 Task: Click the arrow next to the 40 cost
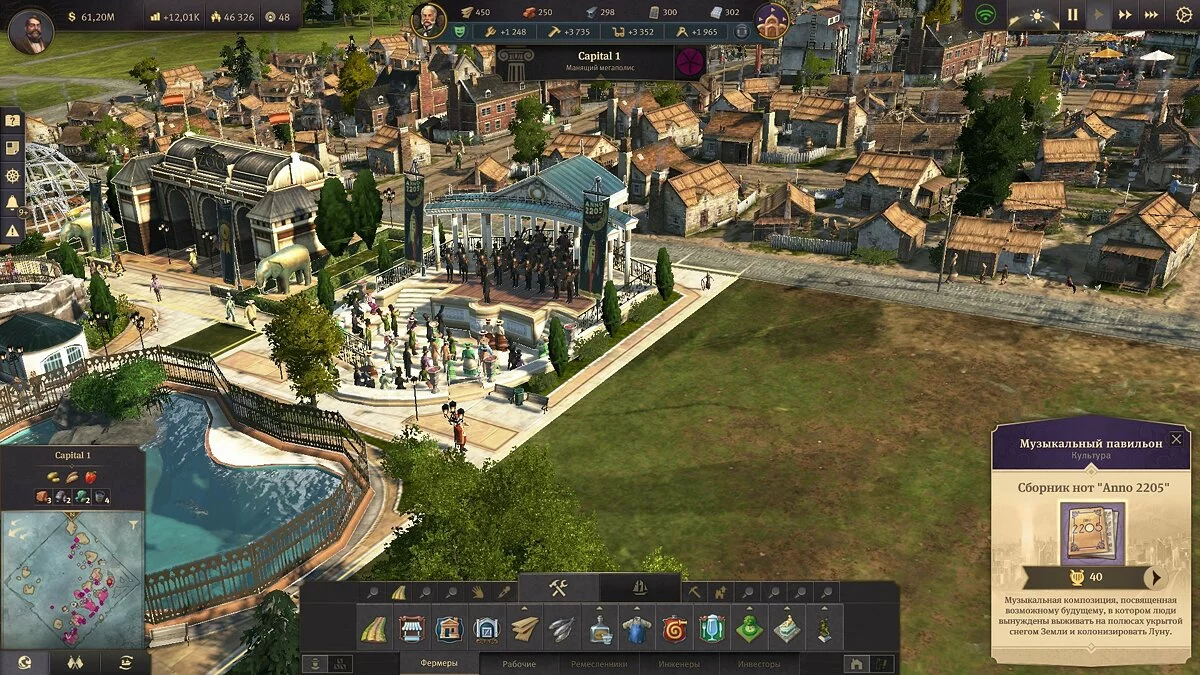coord(1156,577)
